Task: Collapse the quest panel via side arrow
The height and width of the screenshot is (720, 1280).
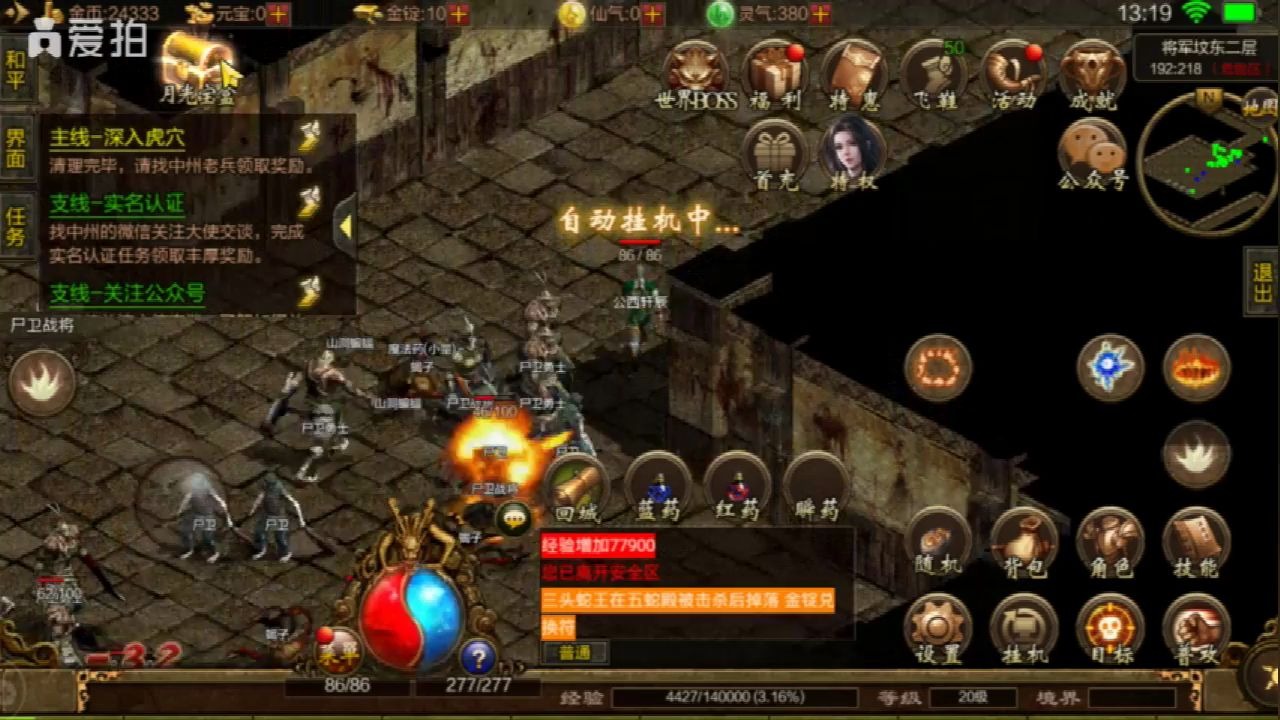Action: coord(344,225)
